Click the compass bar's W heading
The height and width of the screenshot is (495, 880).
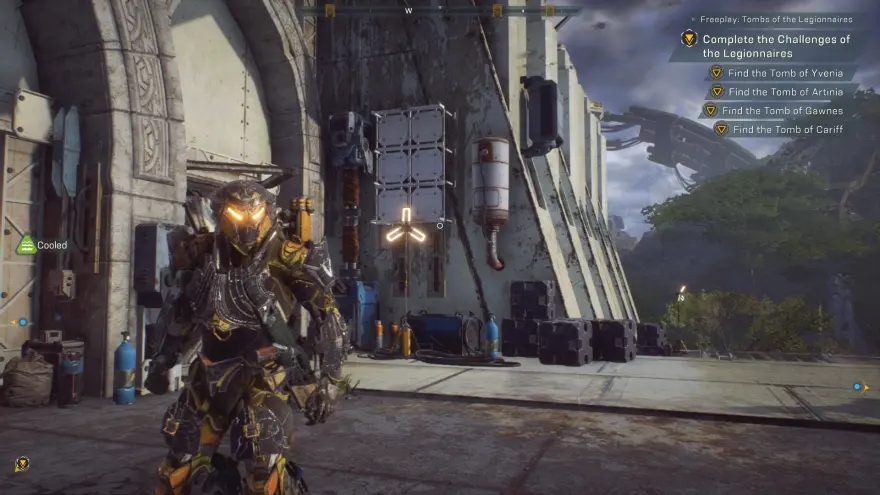tap(408, 10)
